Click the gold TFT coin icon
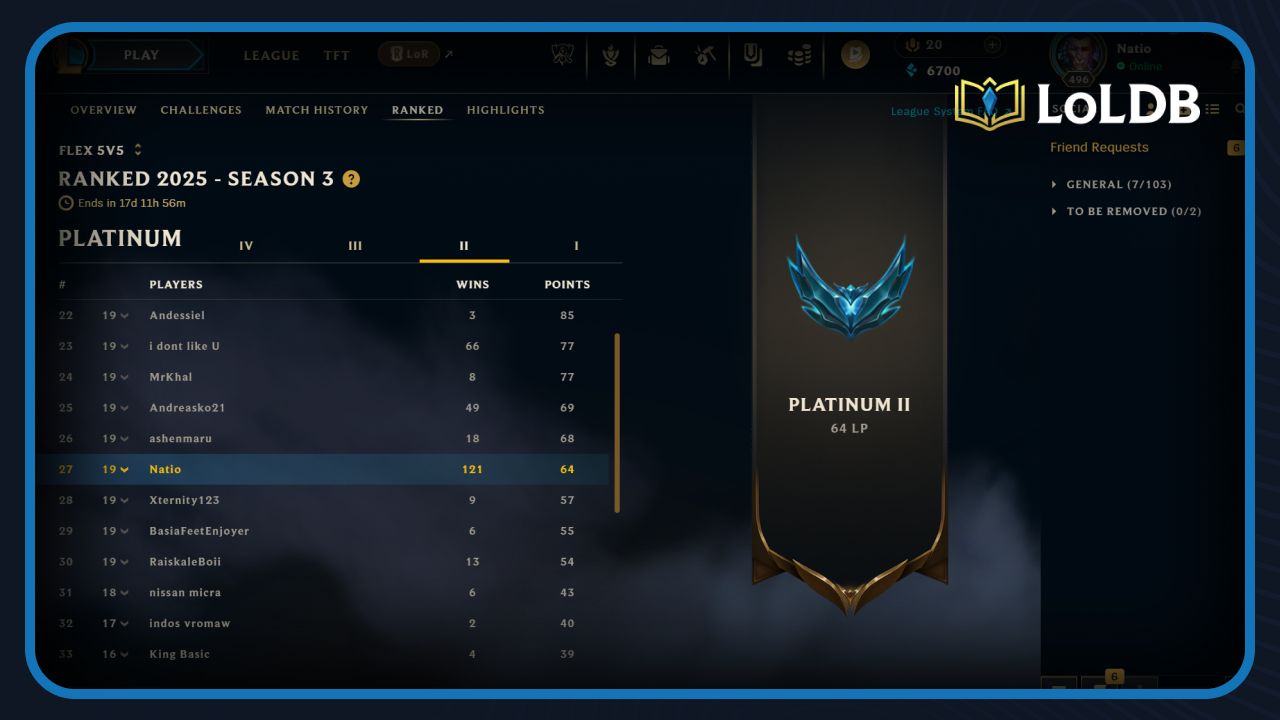1280x720 pixels. tap(854, 55)
